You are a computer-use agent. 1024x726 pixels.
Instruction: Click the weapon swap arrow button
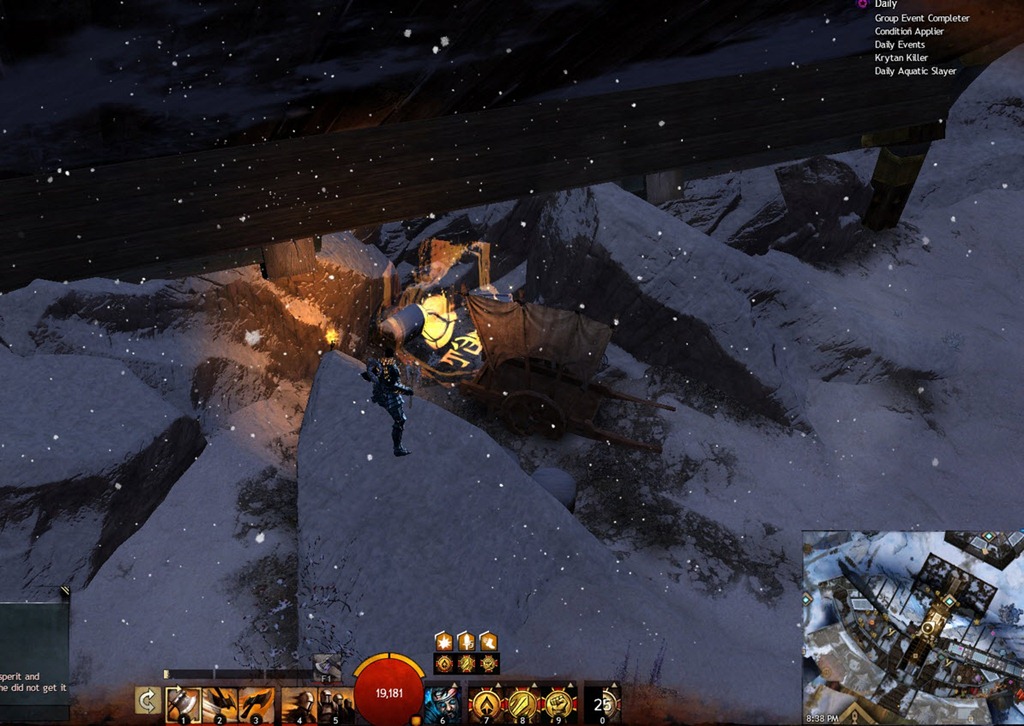(x=148, y=700)
